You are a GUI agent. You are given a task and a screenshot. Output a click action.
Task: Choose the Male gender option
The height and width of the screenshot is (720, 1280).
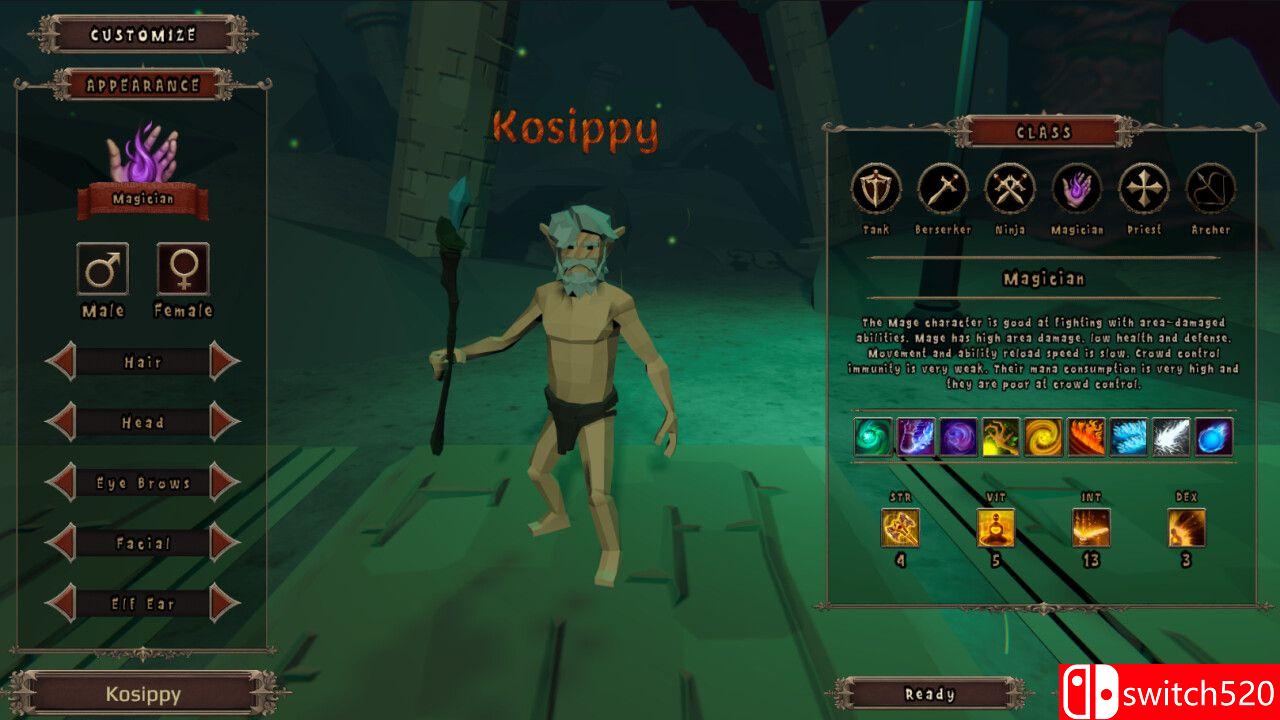103,269
